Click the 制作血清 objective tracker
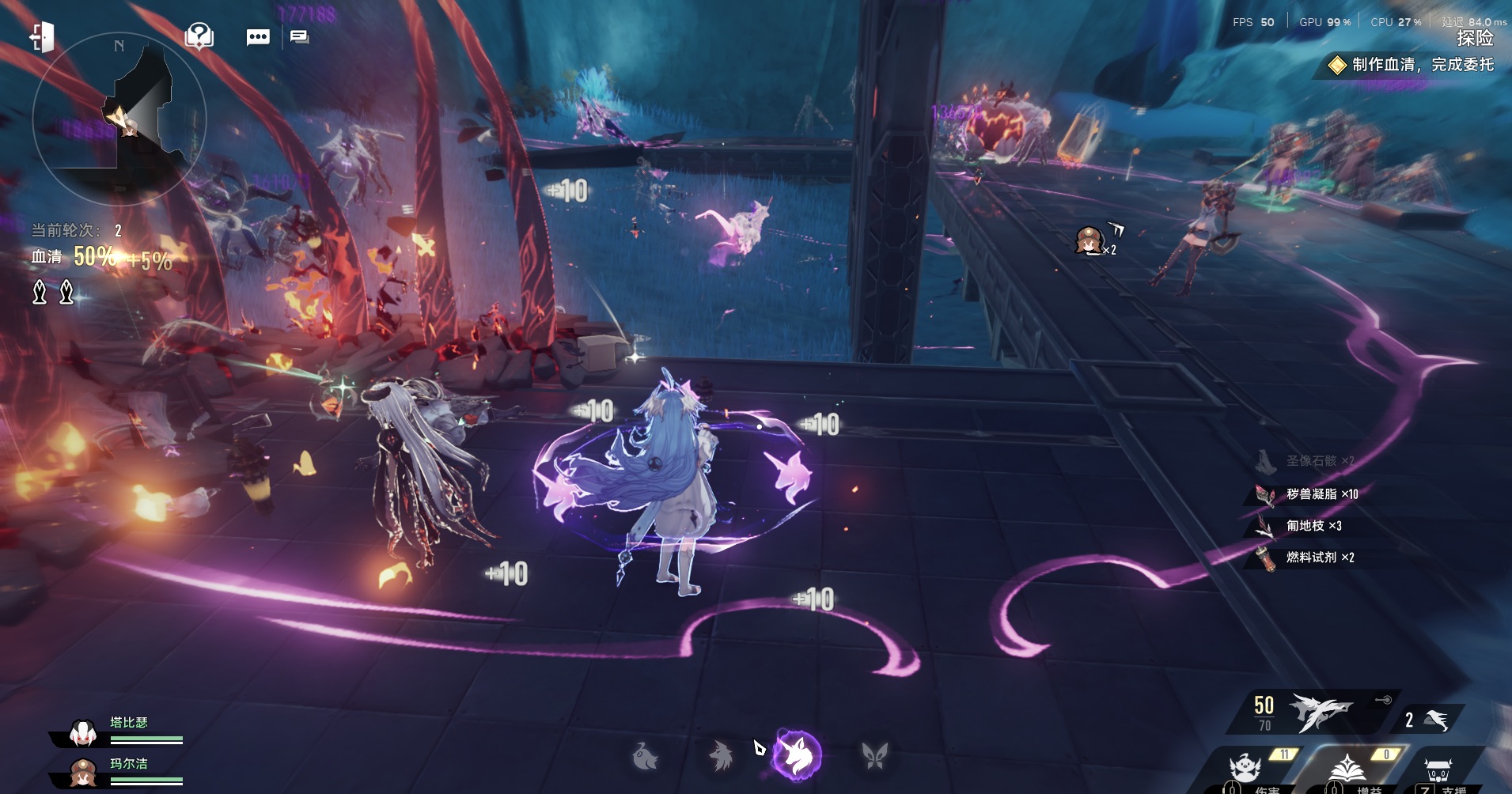This screenshot has width=1512, height=794. [1413, 65]
